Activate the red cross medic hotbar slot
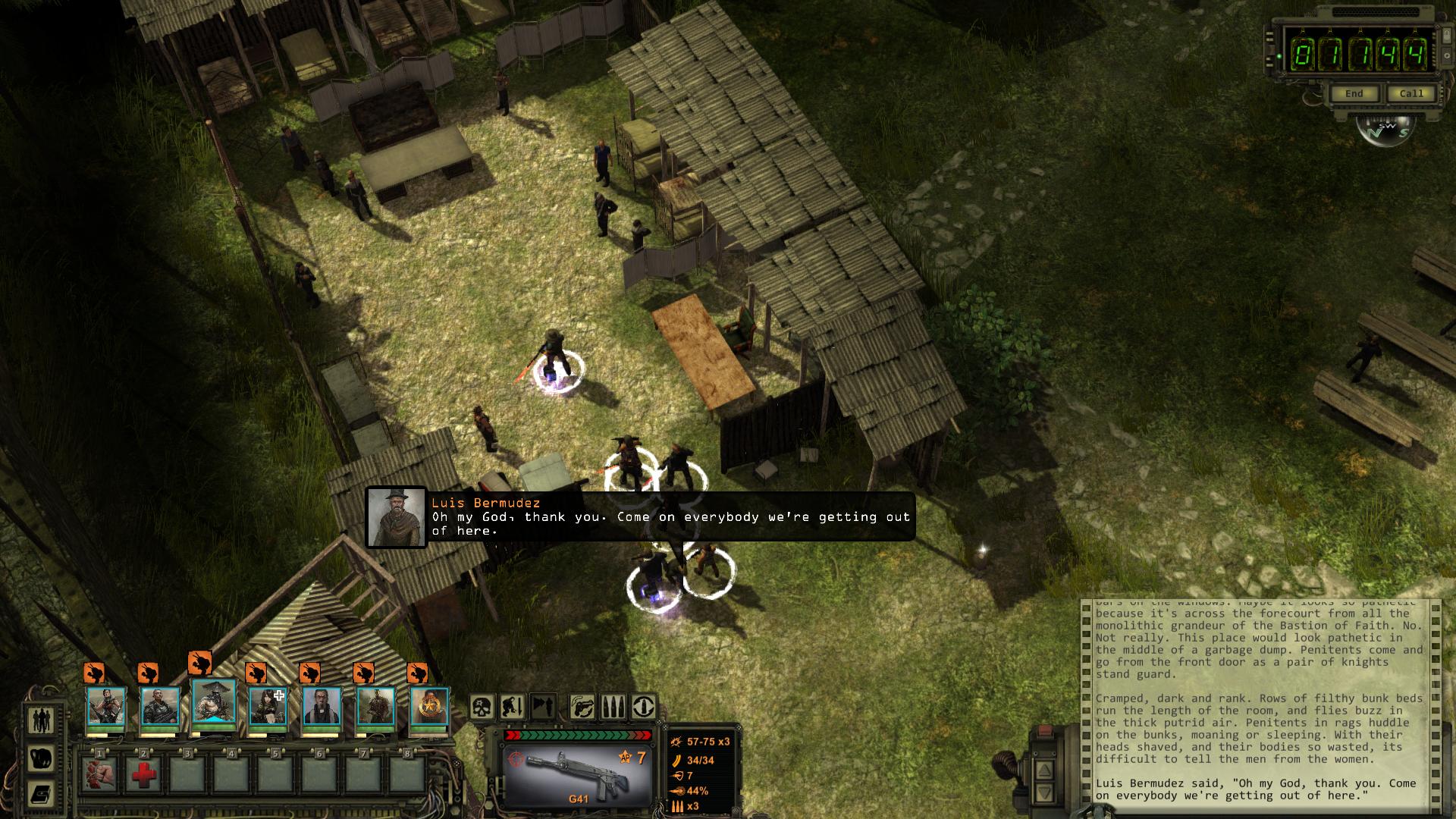Image resolution: width=1456 pixels, height=819 pixels. [x=143, y=774]
